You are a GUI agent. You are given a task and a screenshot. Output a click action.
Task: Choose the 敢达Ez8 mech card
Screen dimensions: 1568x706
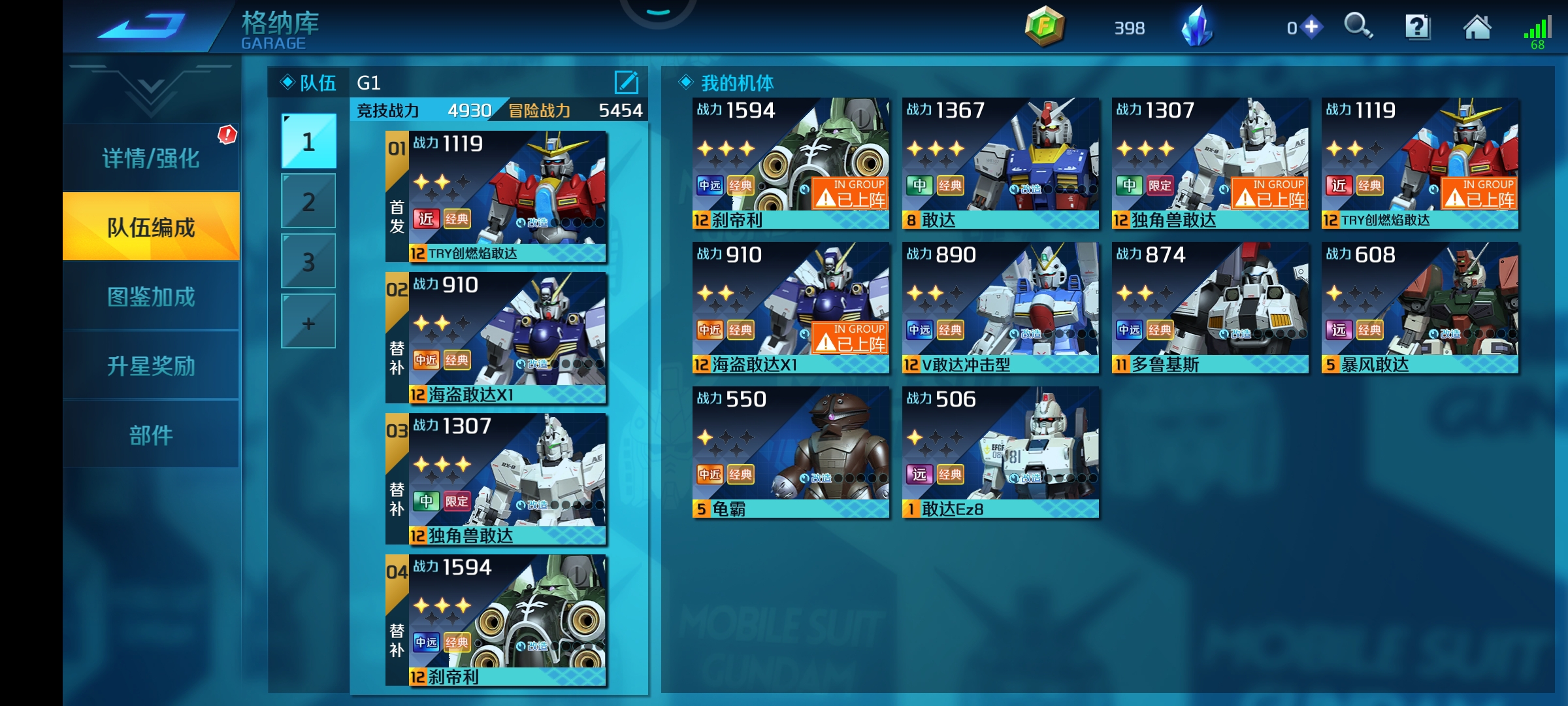click(x=1000, y=452)
